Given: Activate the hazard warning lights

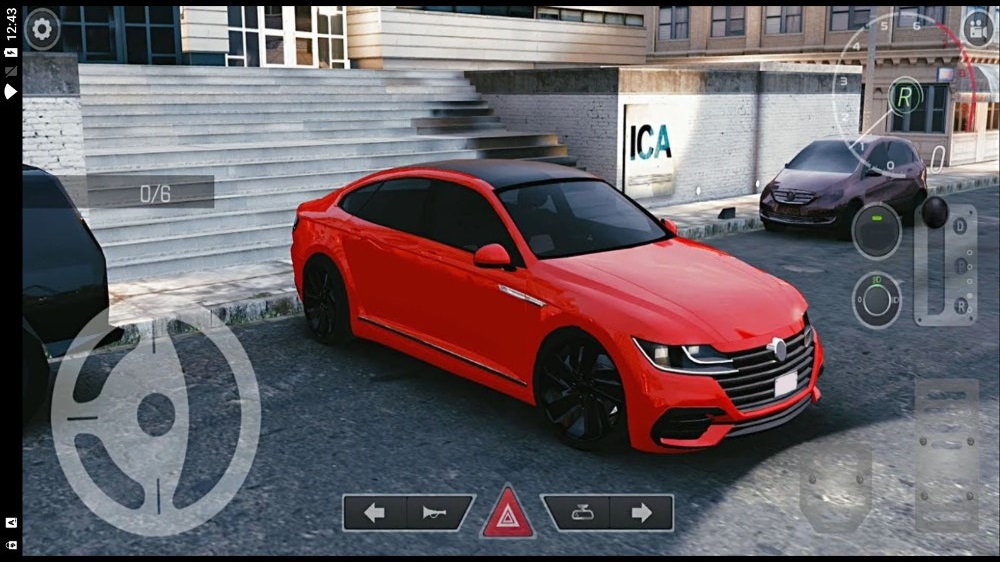Looking at the screenshot, I should point(508,515).
